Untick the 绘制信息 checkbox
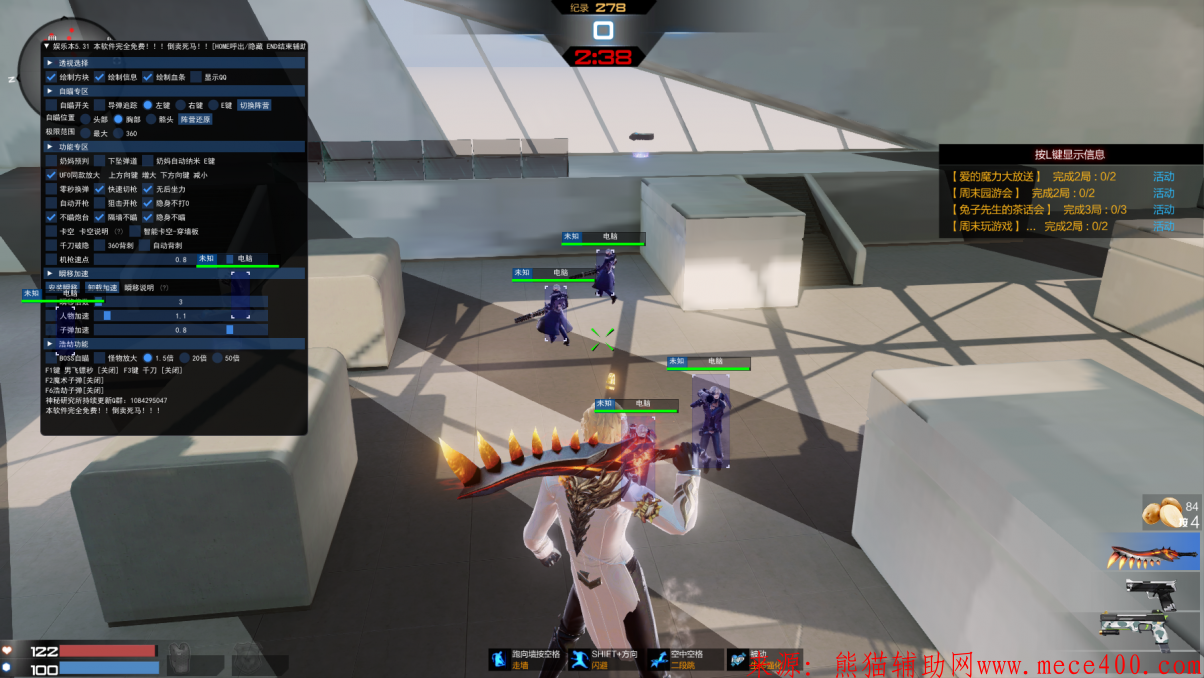The height and width of the screenshot is (678, 1204). 100,77
